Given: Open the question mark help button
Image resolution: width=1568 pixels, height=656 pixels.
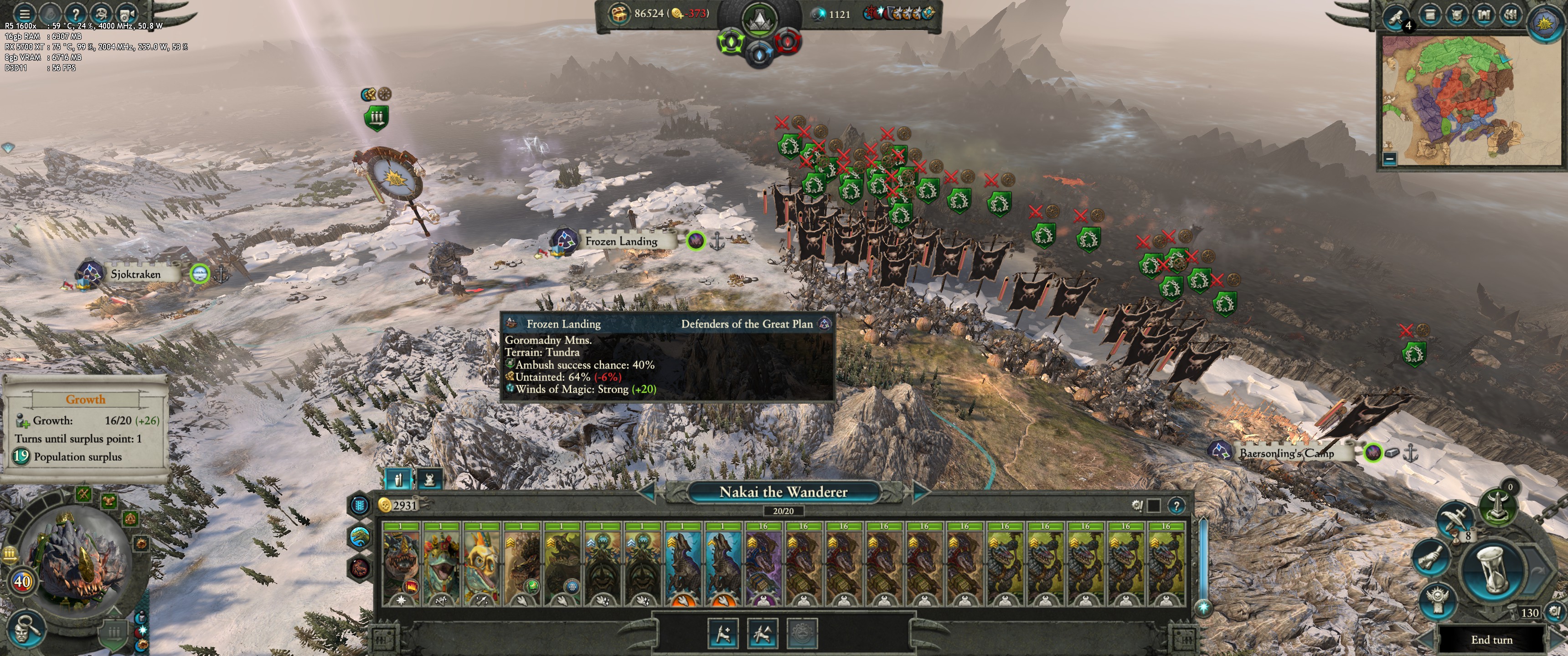Looking at the screenshot, I should coord(76,13).
